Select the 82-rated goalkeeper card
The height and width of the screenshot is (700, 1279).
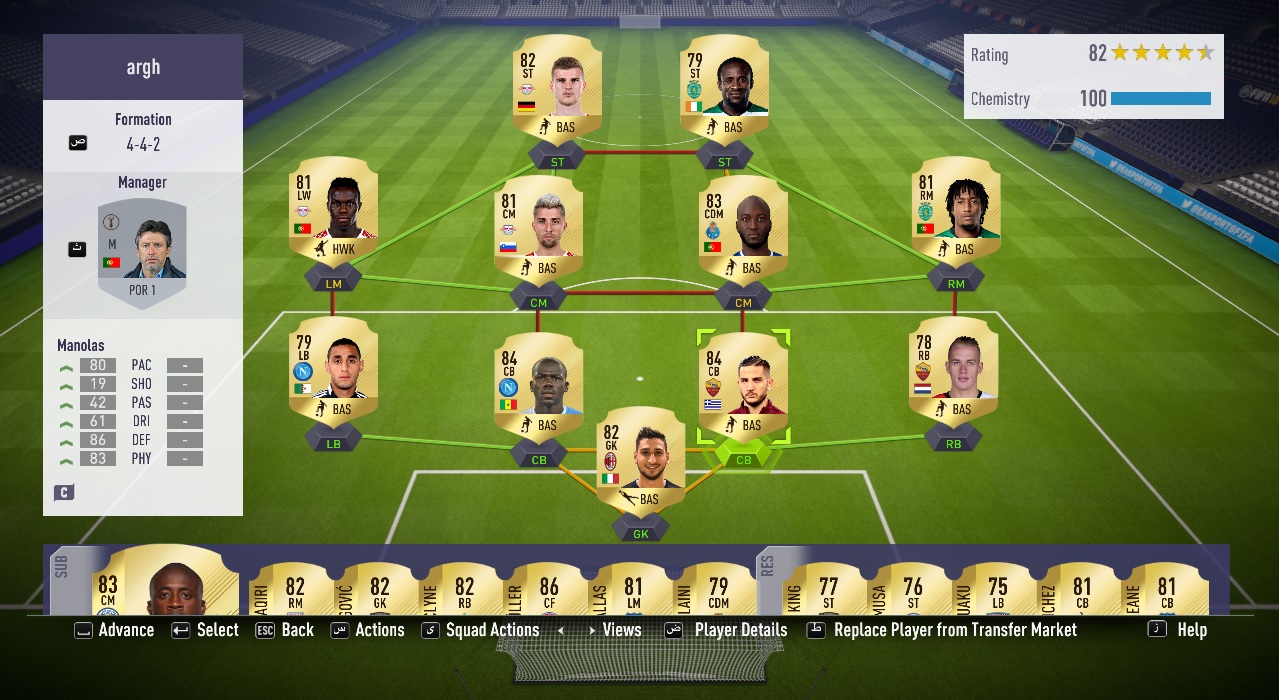(640, 461)
